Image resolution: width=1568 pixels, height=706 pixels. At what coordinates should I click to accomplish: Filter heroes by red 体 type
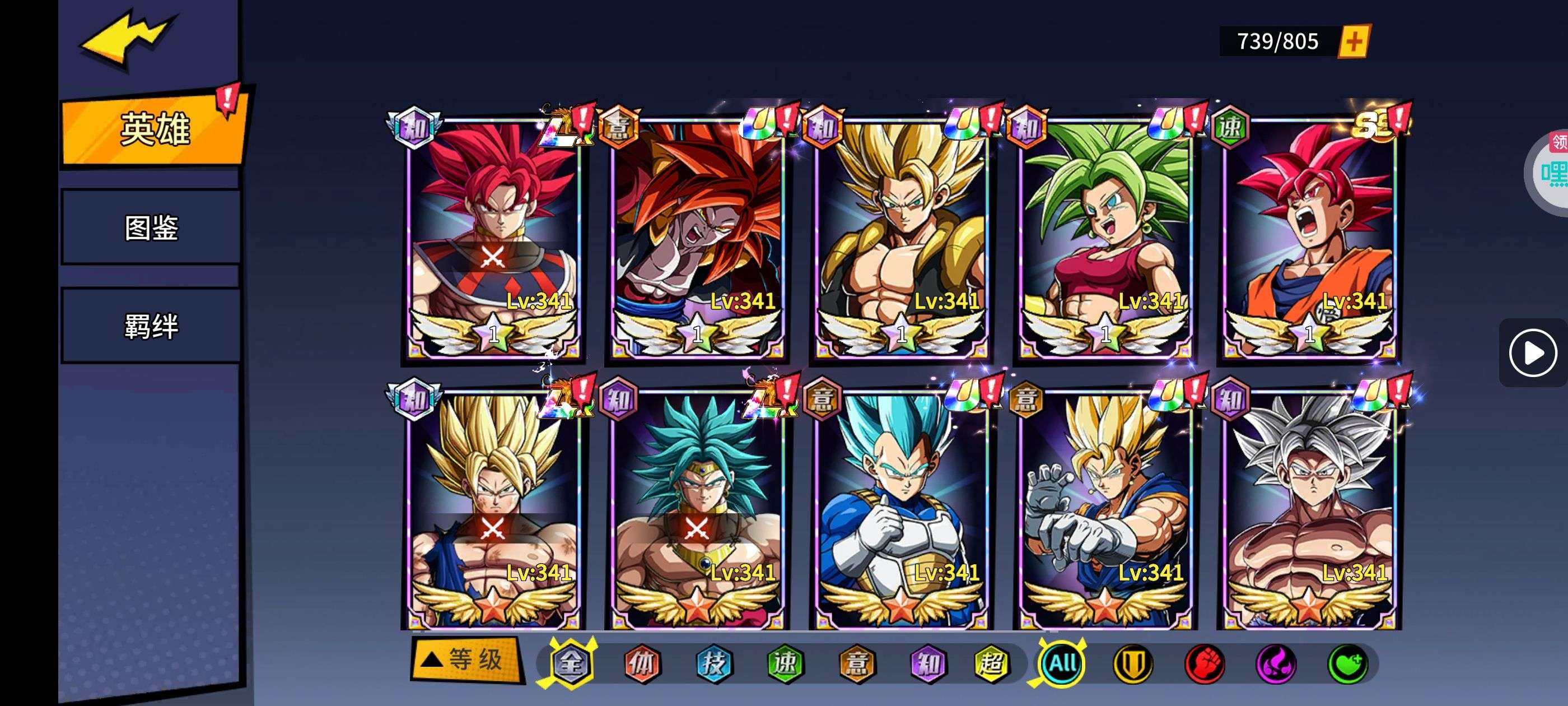pyautogui.click(x=642, y=663)
